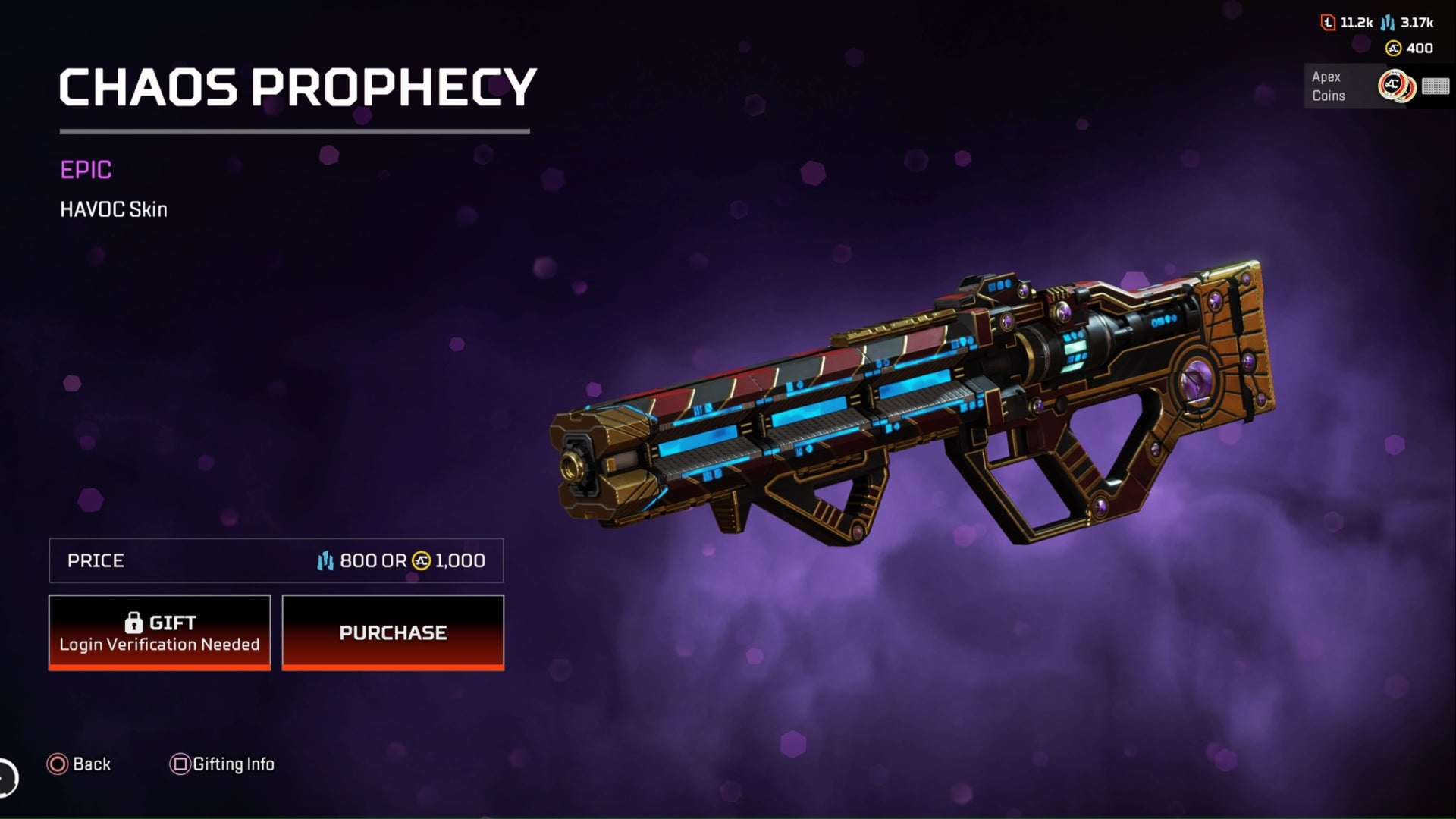Click the lock icon on the Gift button
The width and height of the screenshot is (1456, 819).
133,623
